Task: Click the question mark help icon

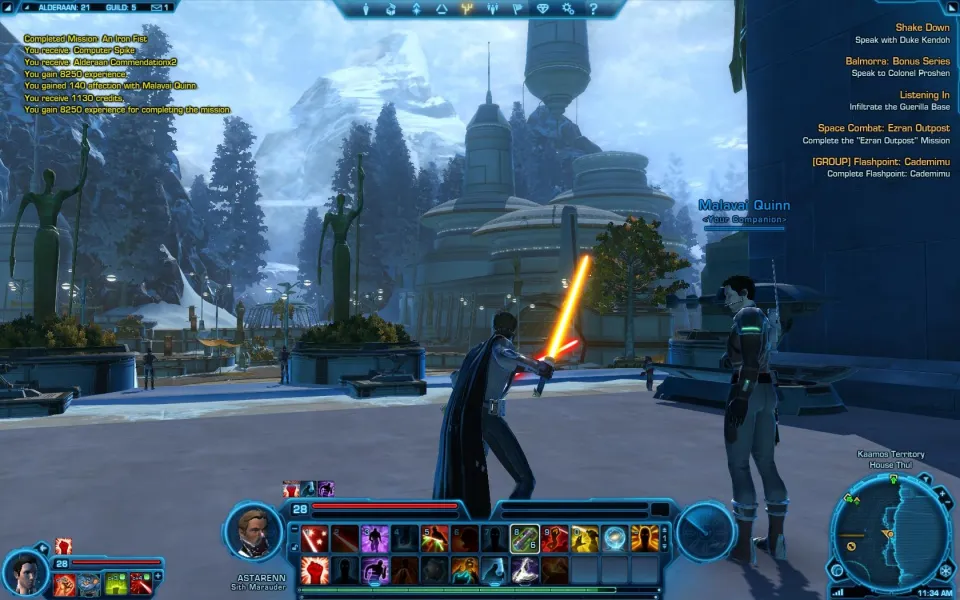Action: [x=593, y=9]
